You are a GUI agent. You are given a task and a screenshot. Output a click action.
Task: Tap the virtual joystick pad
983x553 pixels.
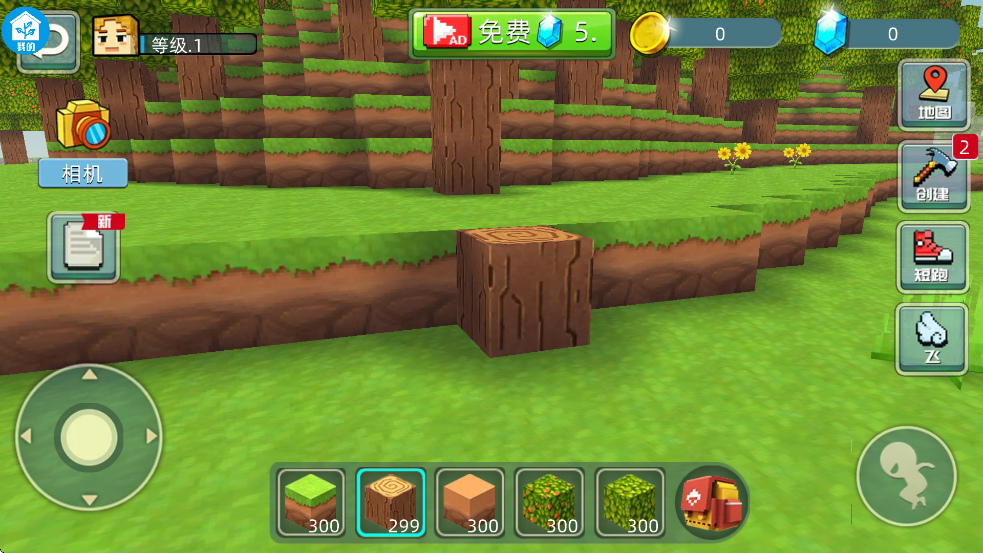point(89,437)
